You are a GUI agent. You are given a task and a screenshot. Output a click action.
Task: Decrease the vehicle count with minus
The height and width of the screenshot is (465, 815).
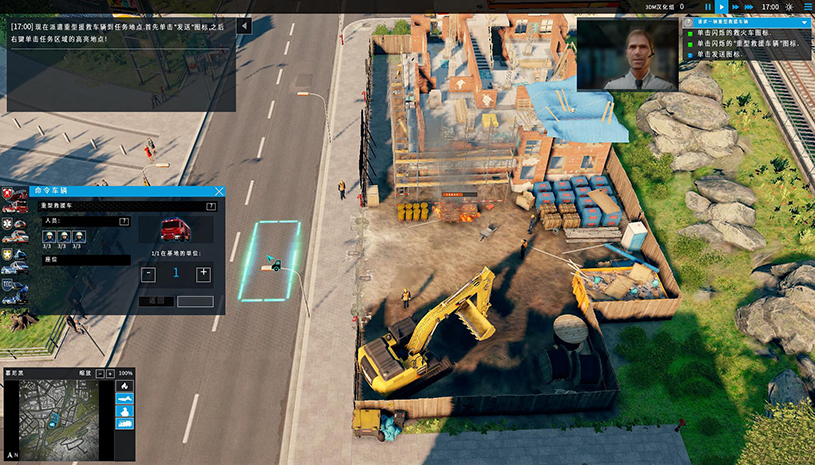tap(148, 273)
